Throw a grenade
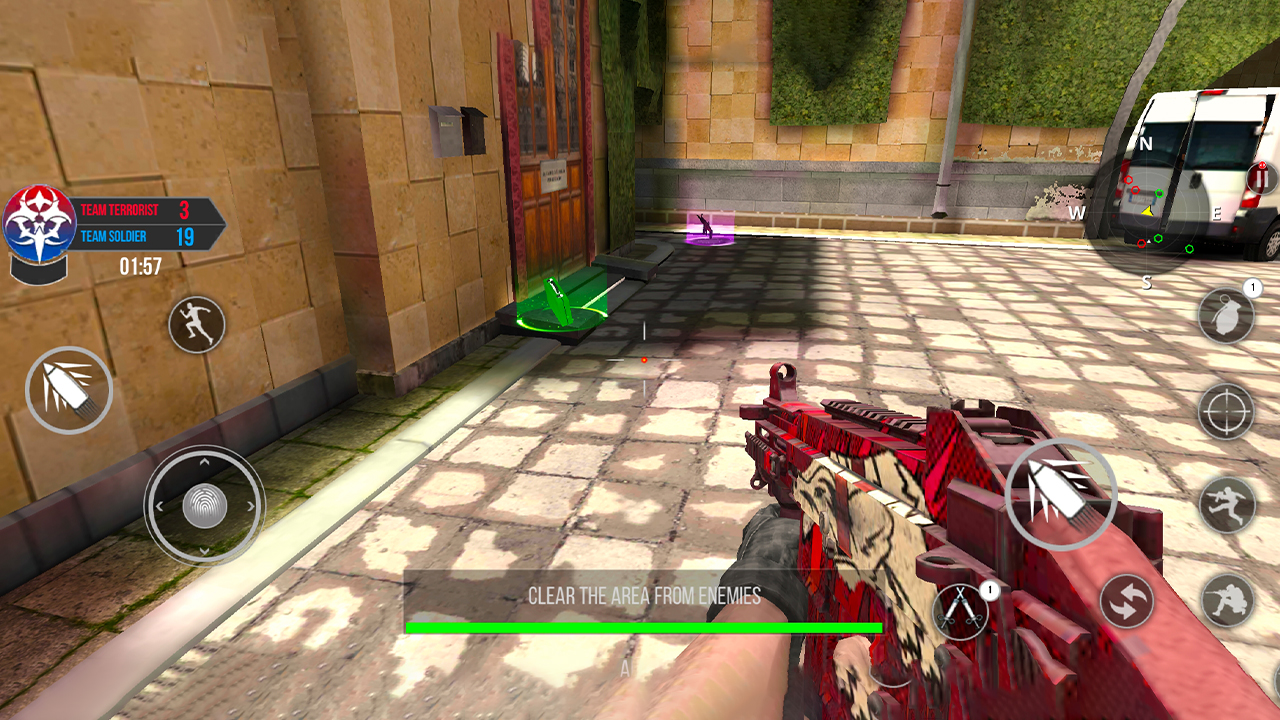 click(x=1226, y=316)
